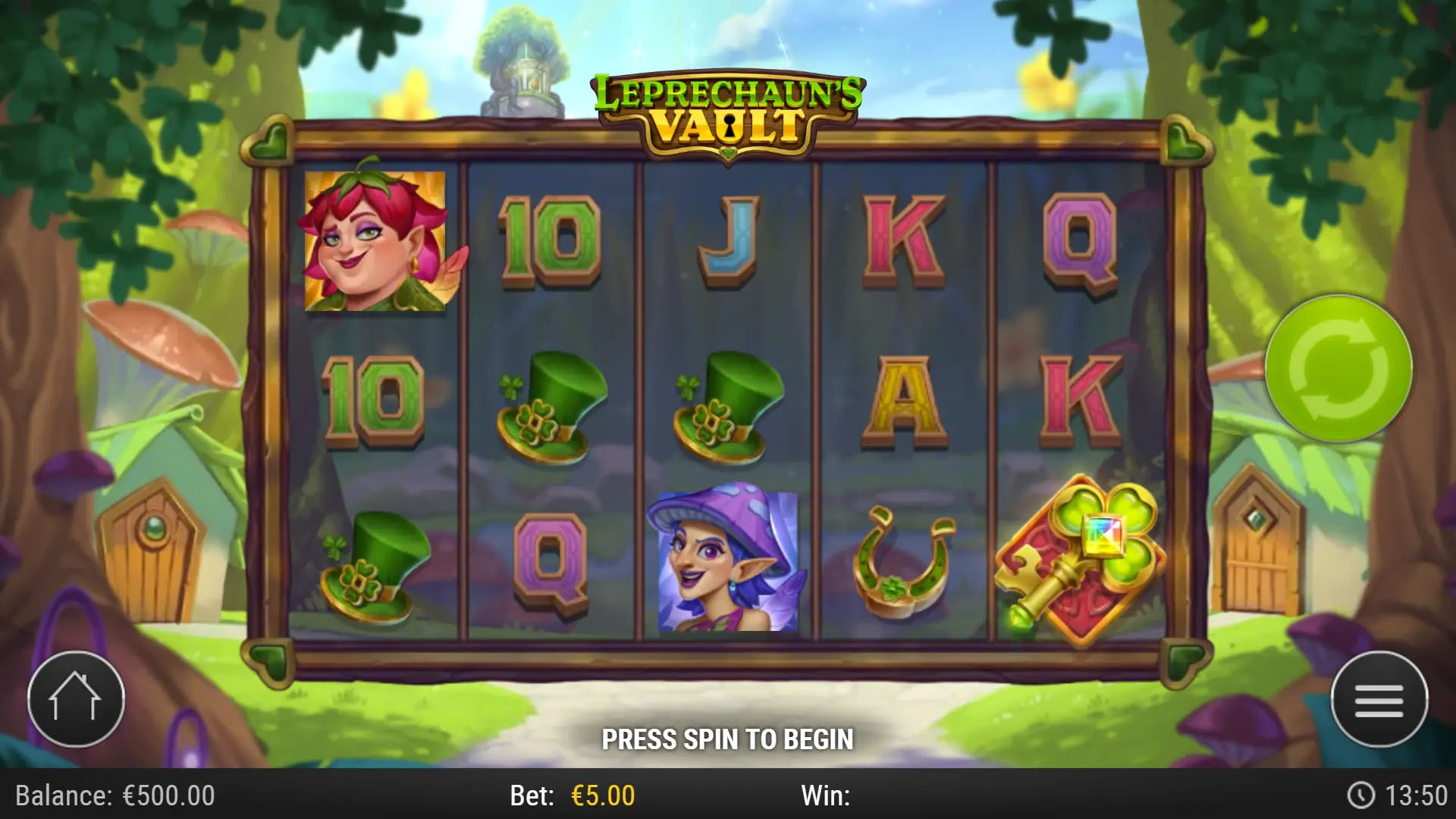The image size is (1456, 819).
Task: Select the blue J symbol on reel three
Action: pyautogui.click(x=730, y=243)
